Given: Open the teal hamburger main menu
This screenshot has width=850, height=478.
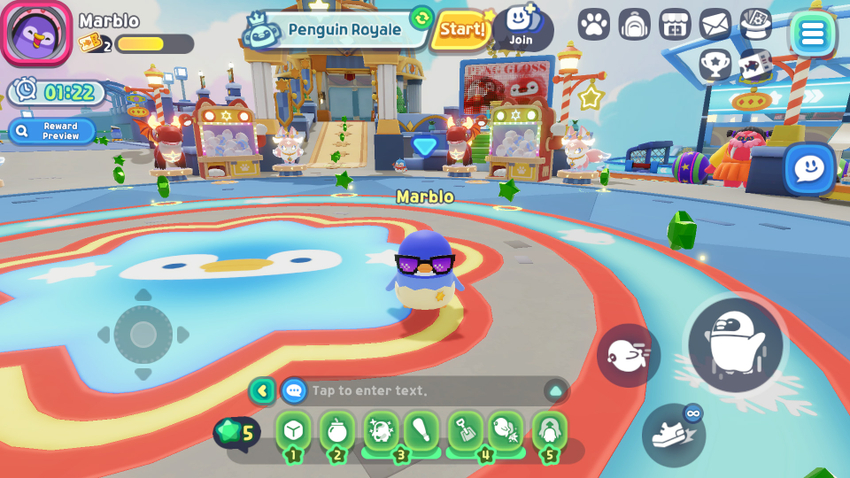Looking at the screenshot, I should [x=812, y=34].
